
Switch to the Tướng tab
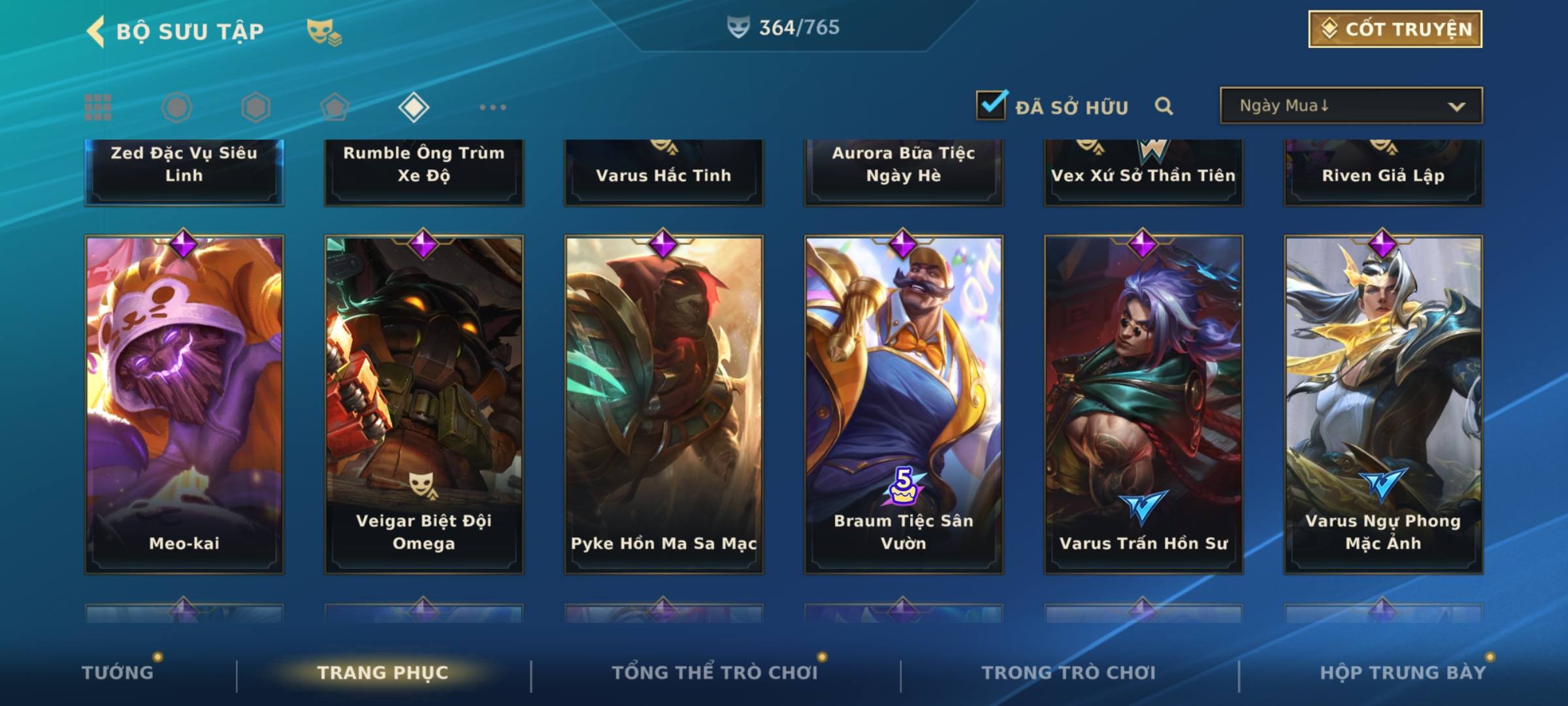click(x=118, y=673)
